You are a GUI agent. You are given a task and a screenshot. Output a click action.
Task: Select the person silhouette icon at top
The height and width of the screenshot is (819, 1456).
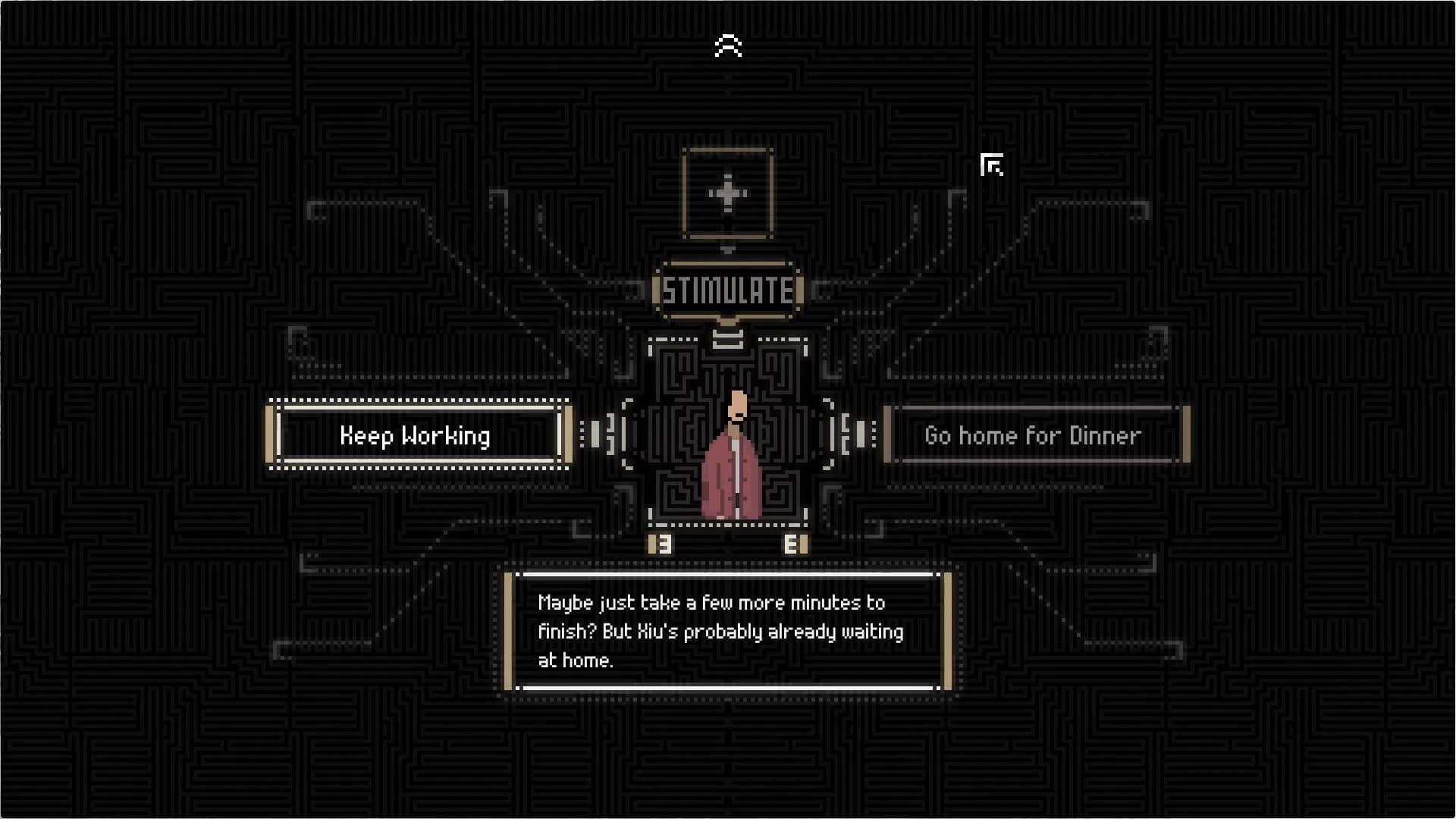click(x=727, y=45)
